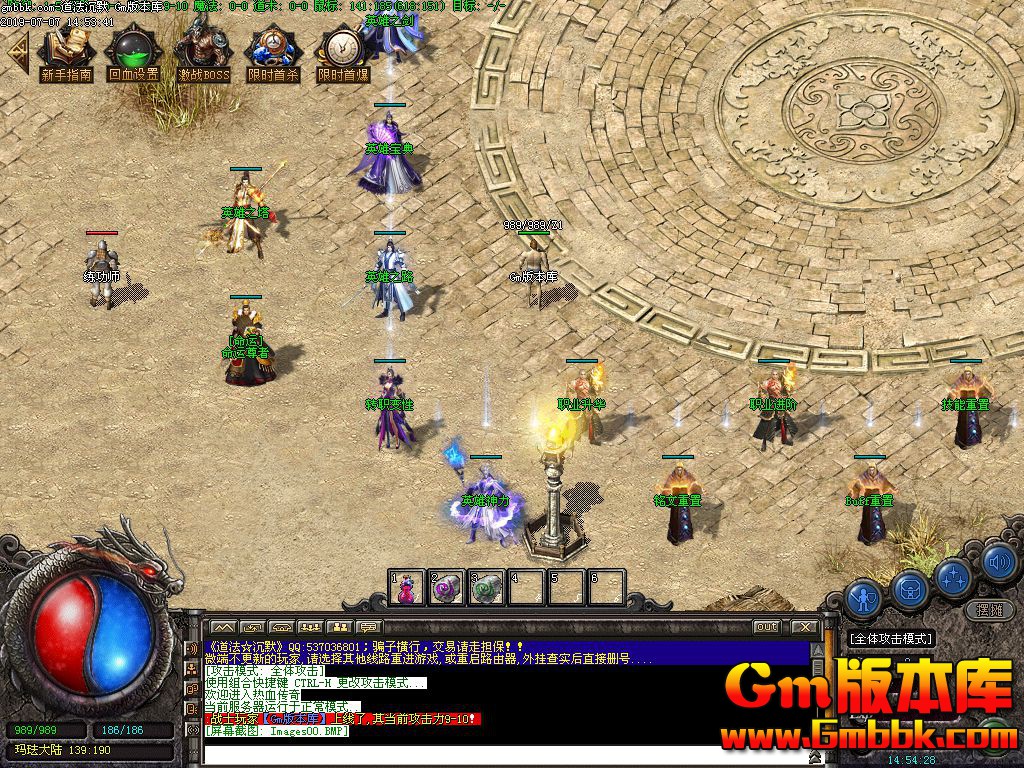
Task: Use the purple scroll in hotbar slot 2
Action: point(447,588)
